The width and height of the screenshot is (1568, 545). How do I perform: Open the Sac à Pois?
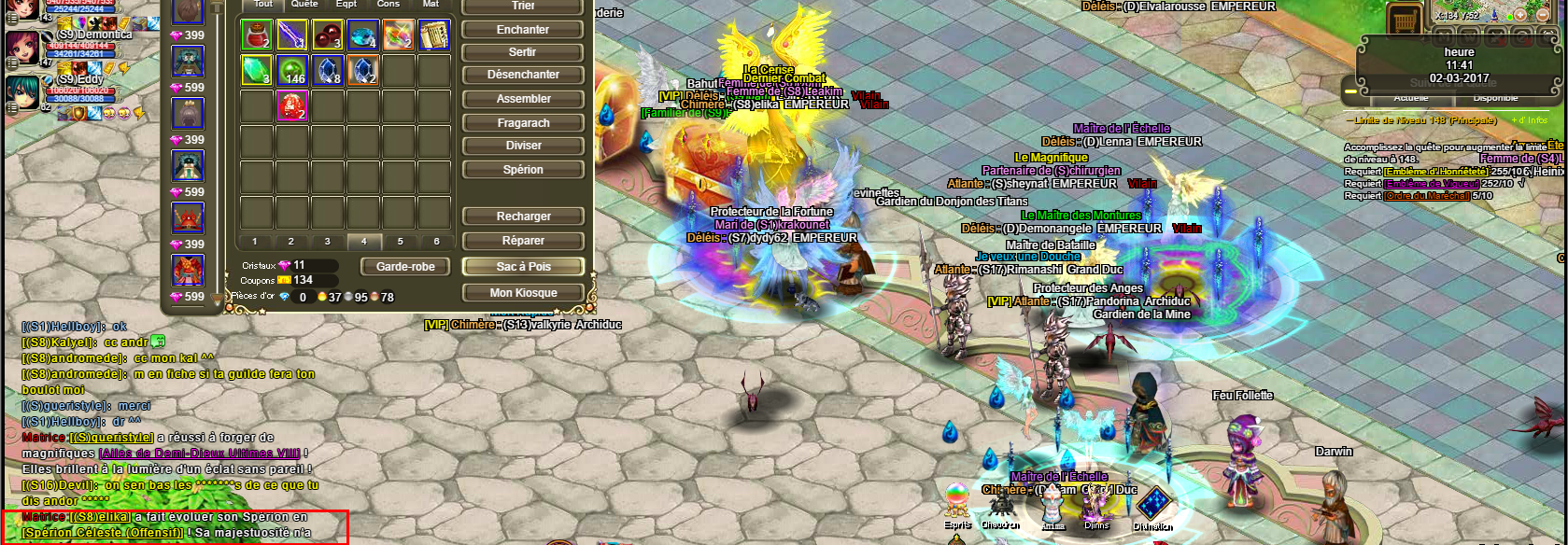[523, 267]
